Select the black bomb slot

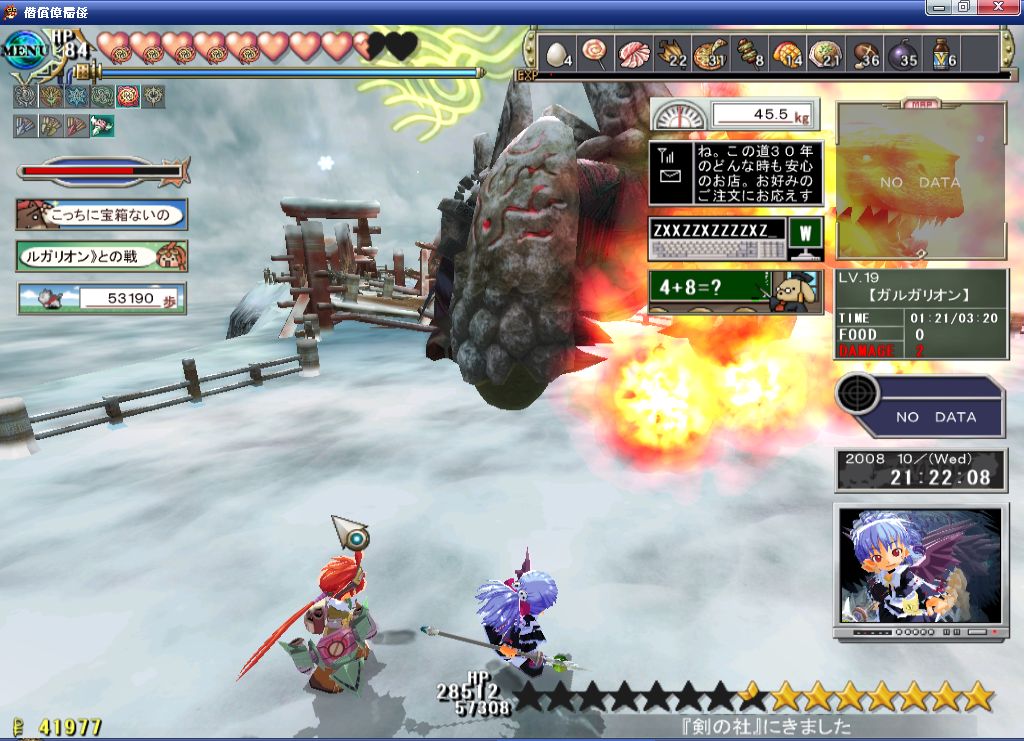pos(901,54)
